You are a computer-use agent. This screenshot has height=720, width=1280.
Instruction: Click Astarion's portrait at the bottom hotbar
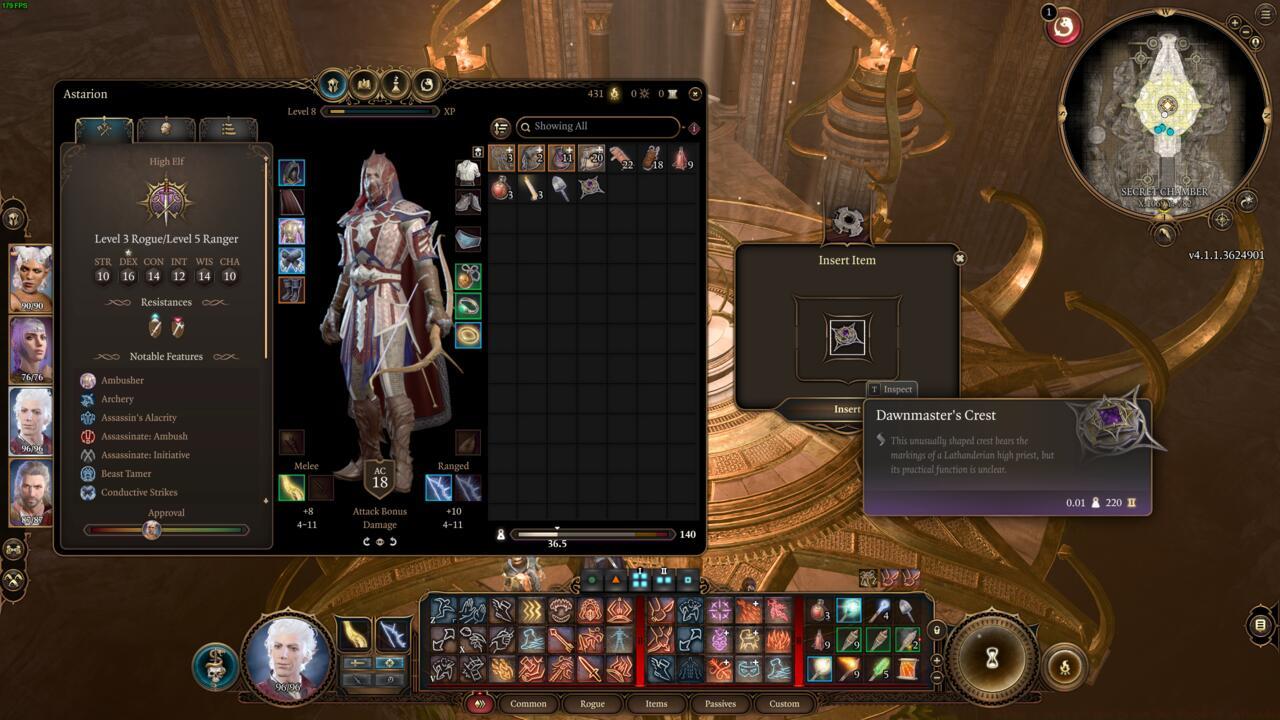(x=290, y=657)
